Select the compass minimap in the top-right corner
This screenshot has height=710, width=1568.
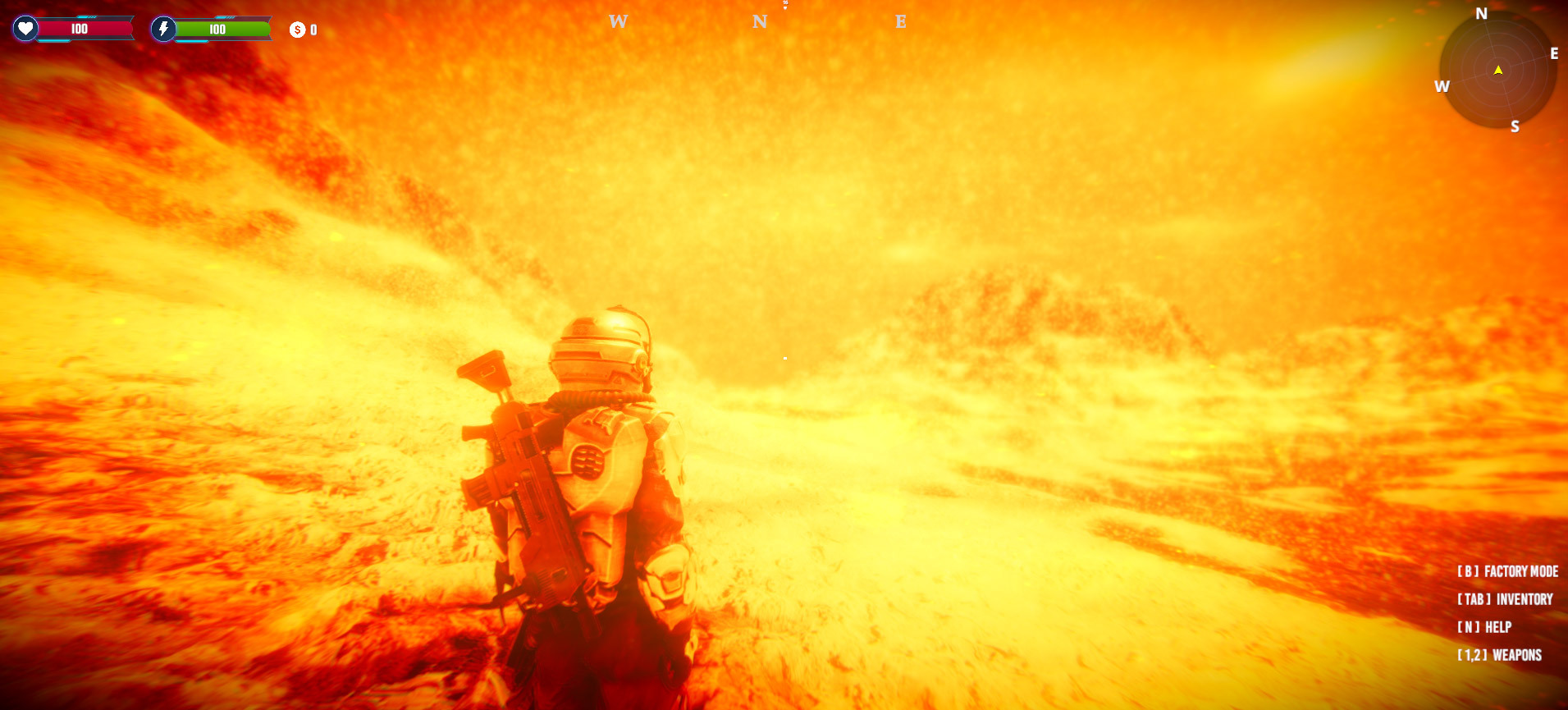pyautogui.click(x=1498, y=71)
